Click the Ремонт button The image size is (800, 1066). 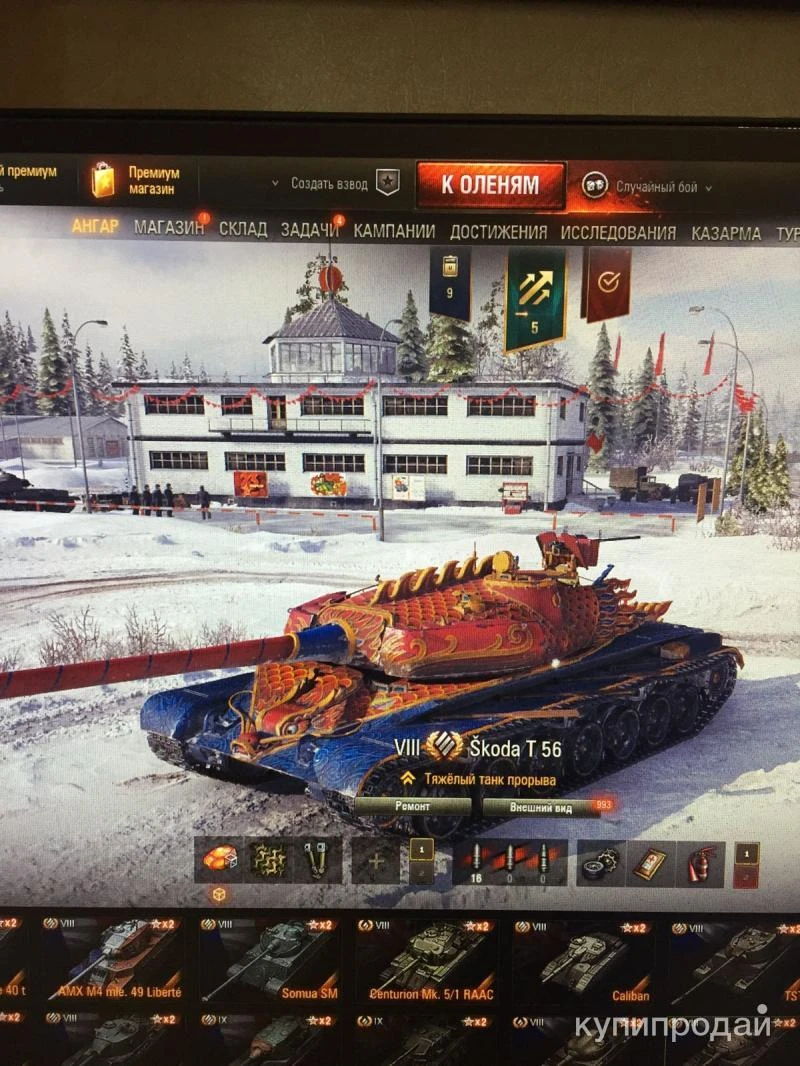pos(413,806)
